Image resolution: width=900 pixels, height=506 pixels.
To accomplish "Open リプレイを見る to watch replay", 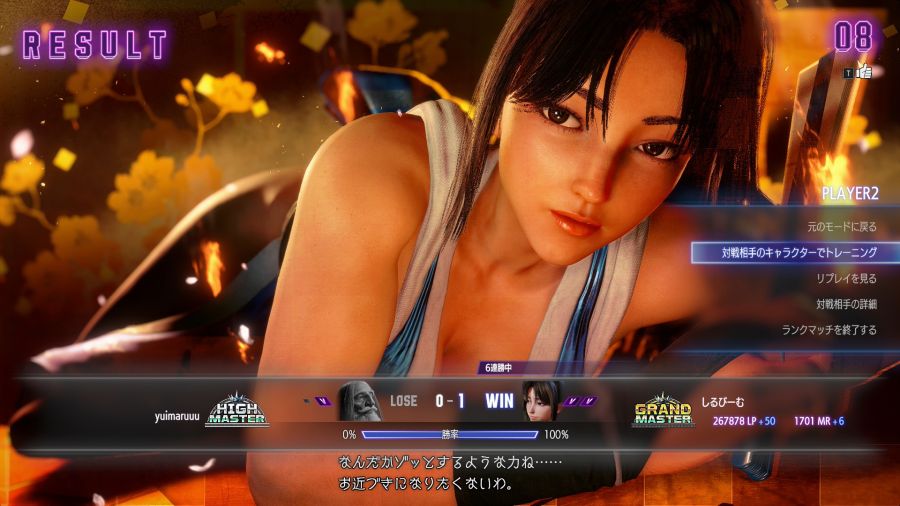I will [x=846, y=278].
